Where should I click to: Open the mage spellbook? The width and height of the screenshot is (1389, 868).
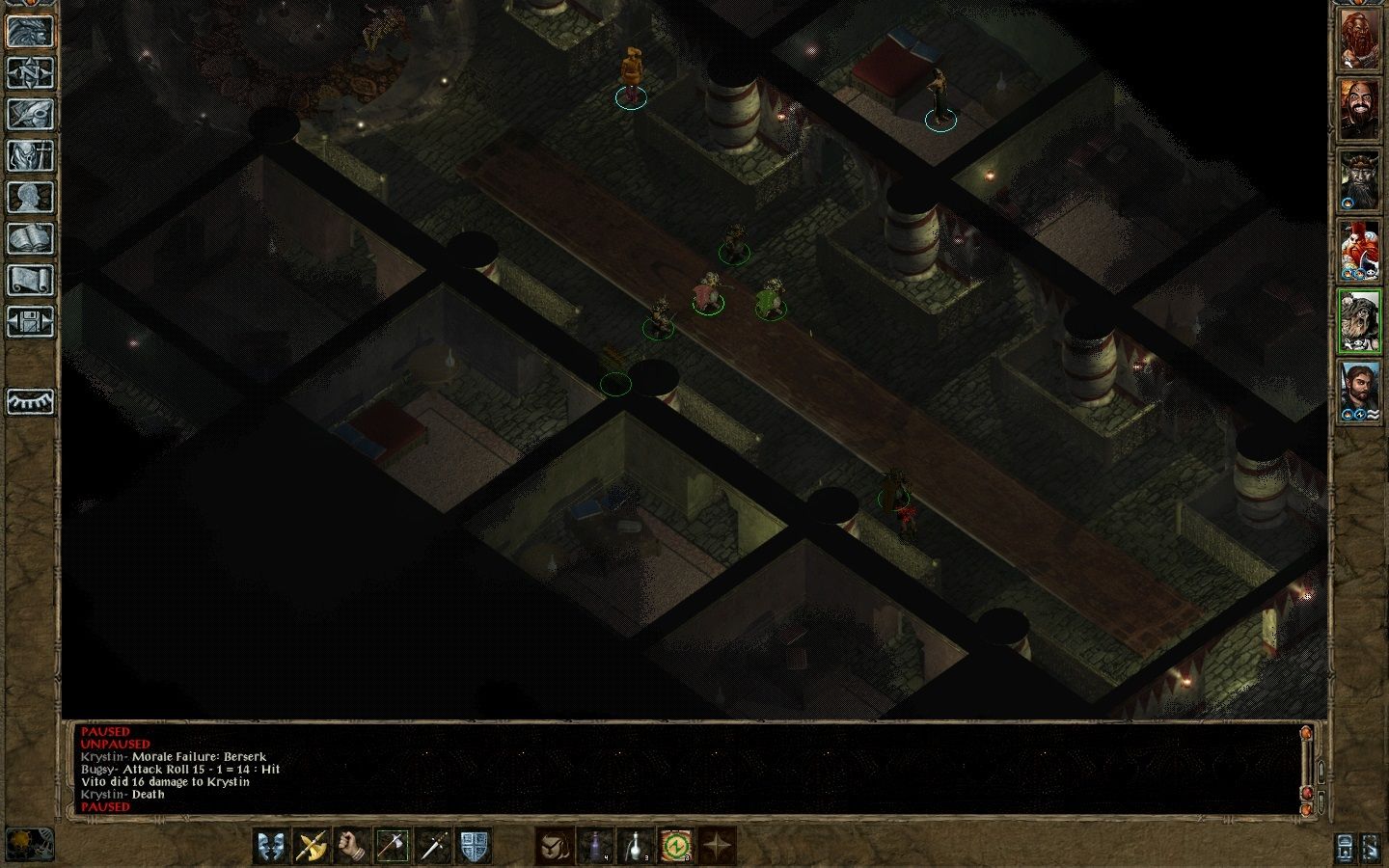pyautogui.click(x=31, y=238)
